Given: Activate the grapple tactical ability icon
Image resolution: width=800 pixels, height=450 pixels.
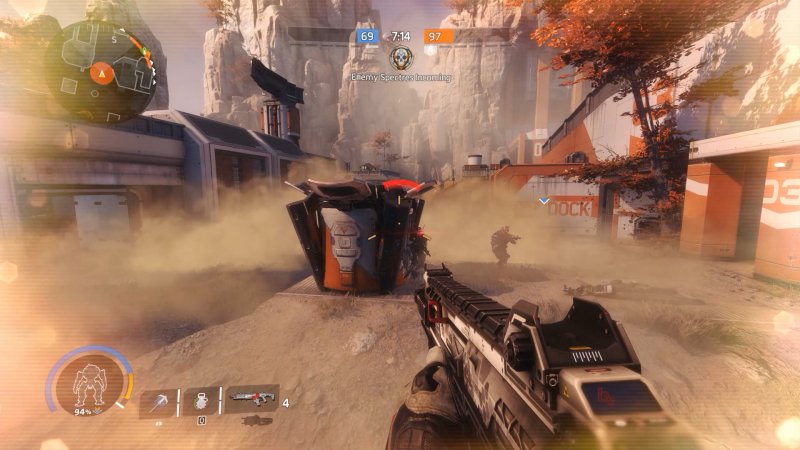Looking at the screenshot, I should coord(158,401).
